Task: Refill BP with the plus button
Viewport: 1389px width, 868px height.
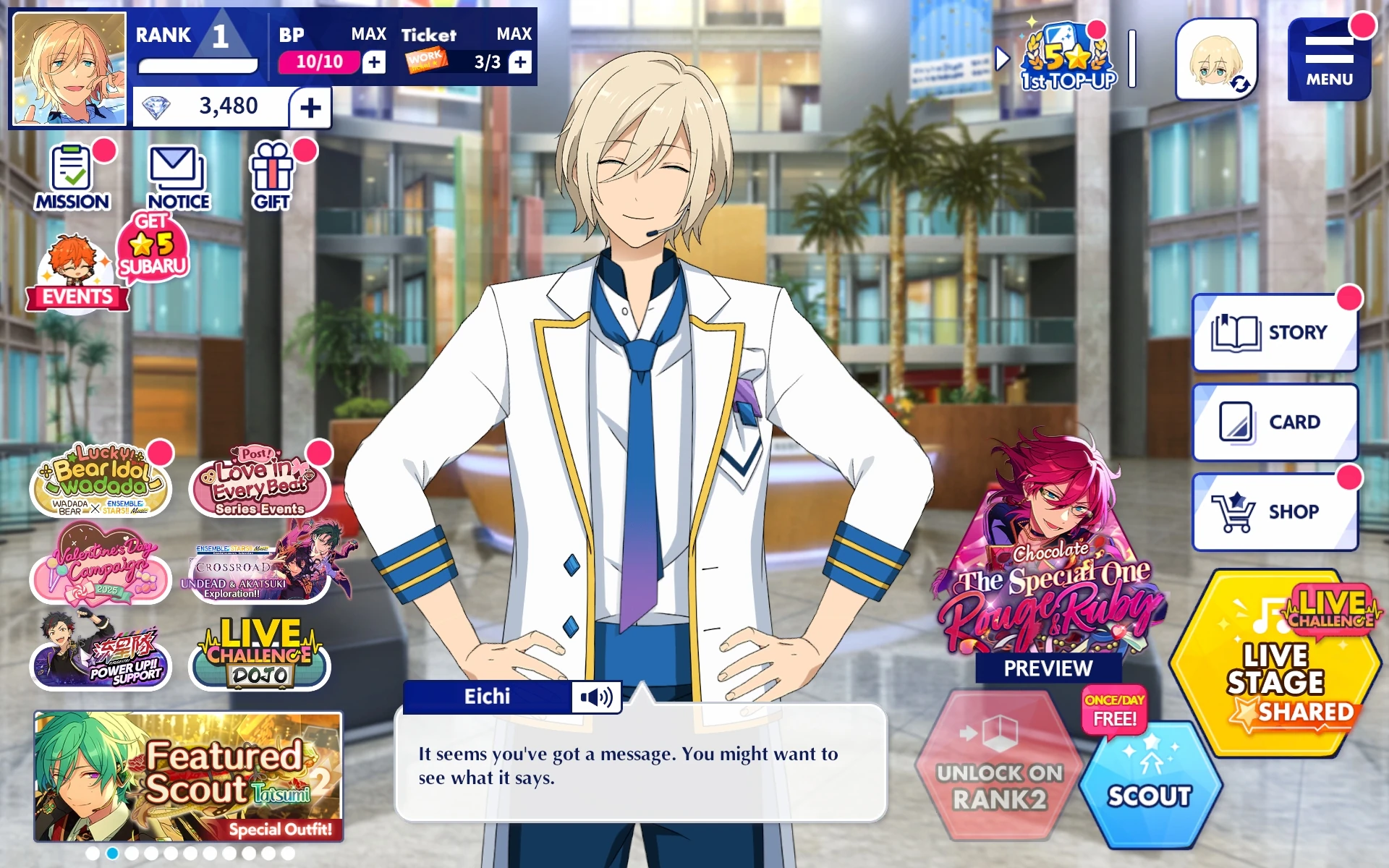Action: (373, 62)
